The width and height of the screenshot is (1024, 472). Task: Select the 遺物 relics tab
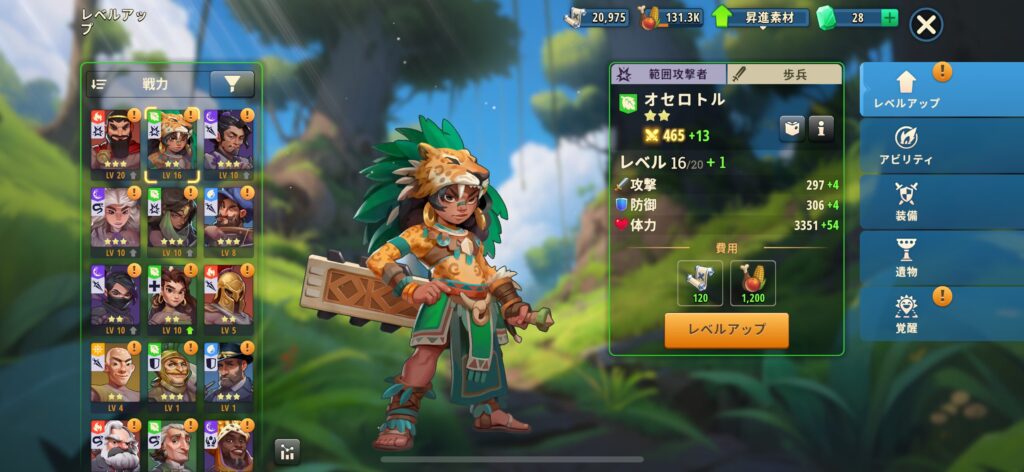tap(906, 257)
